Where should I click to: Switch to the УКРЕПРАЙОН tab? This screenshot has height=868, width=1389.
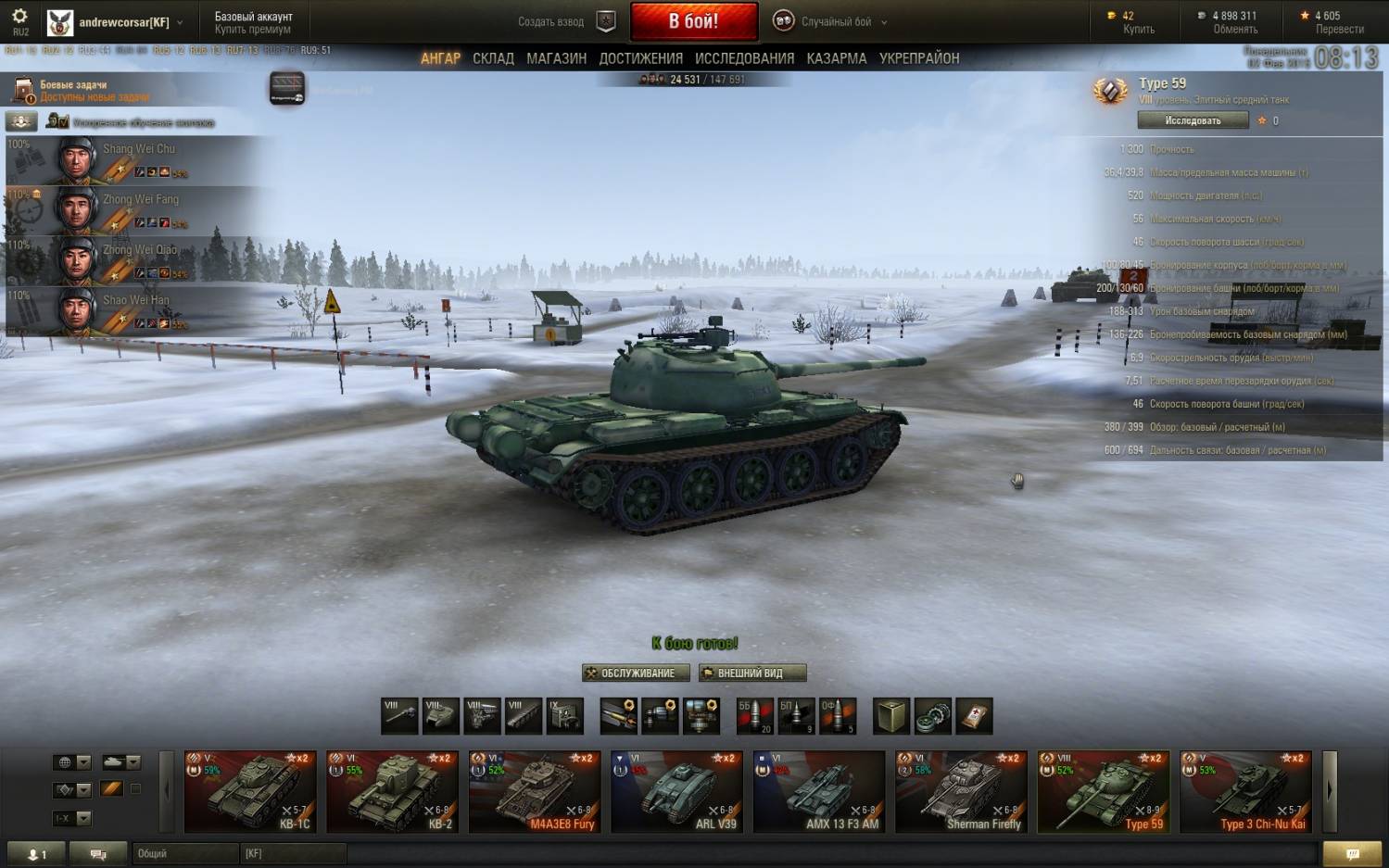point(918,58)
